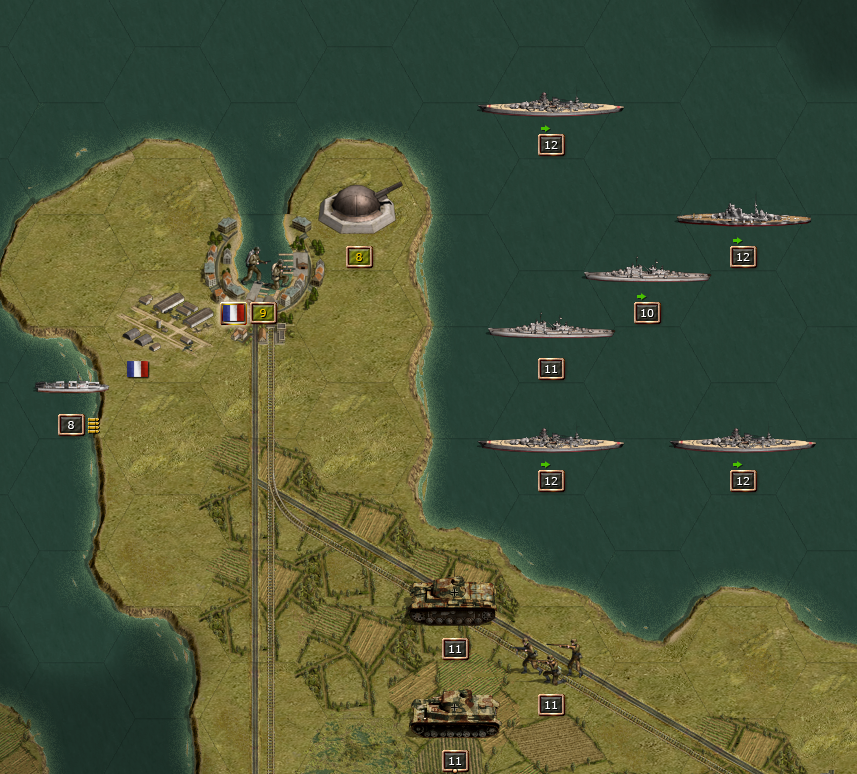Image resolution: width=857 pixels, height=774 pixels.
Task: Select the warship with strength 11
Action: (550, 330)
